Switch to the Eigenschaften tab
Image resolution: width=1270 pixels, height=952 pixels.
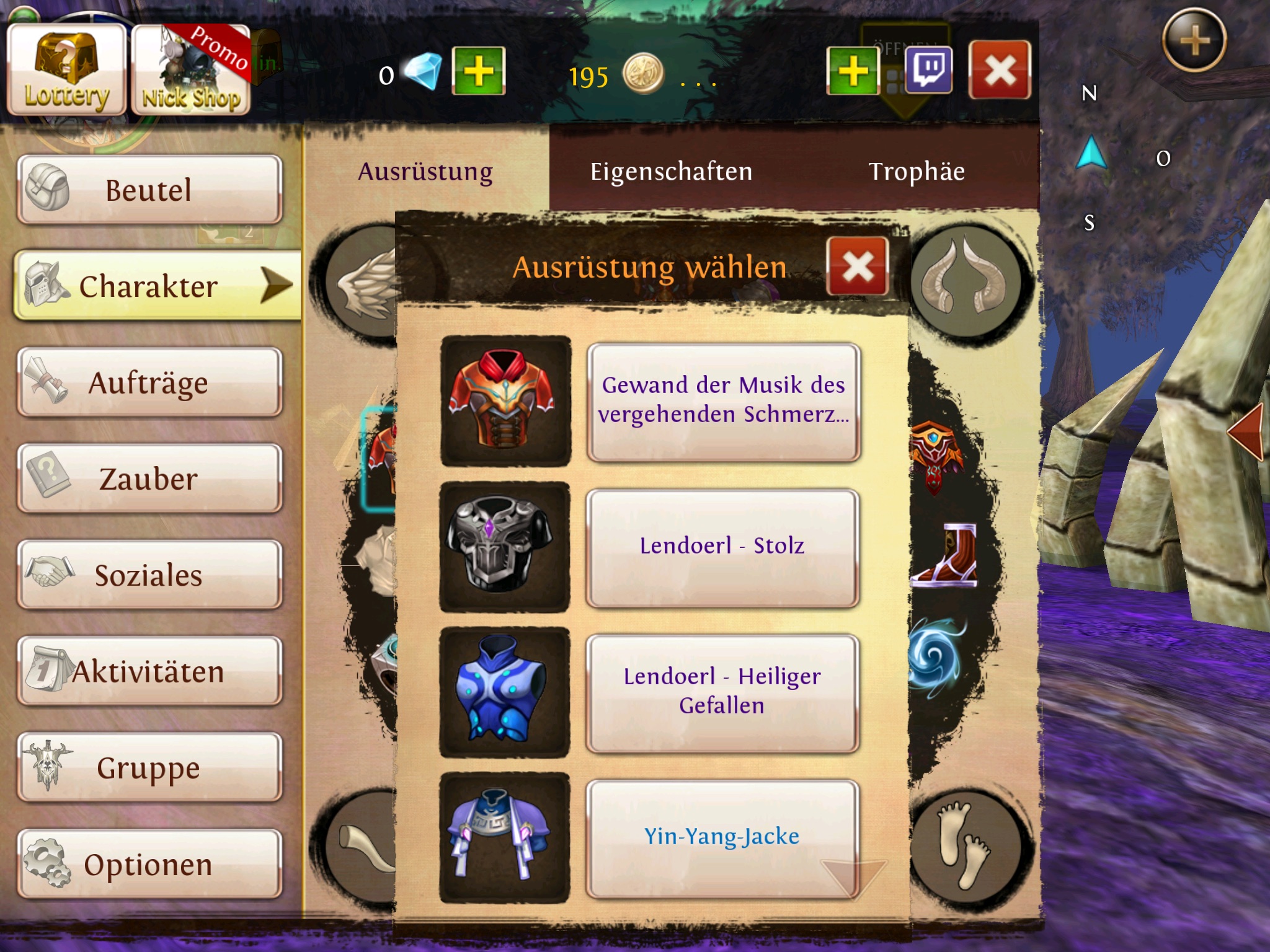671,172
